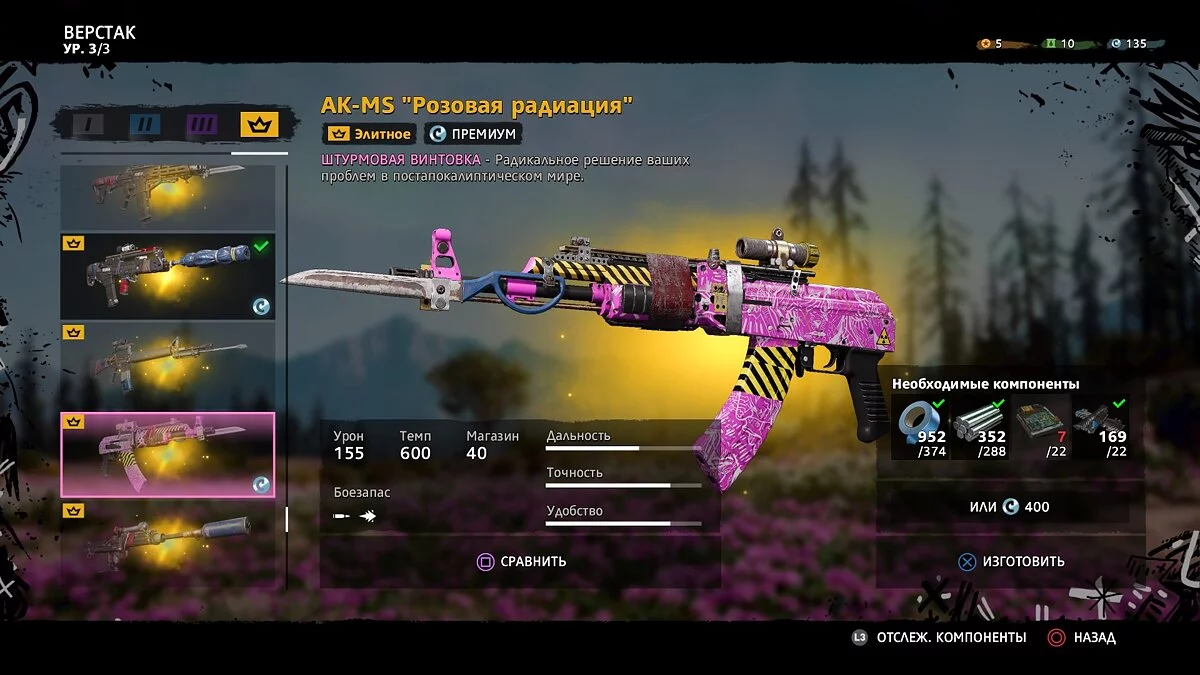Craft the weapon with ИЗГОТОВИТЬ

[1011, 561]
